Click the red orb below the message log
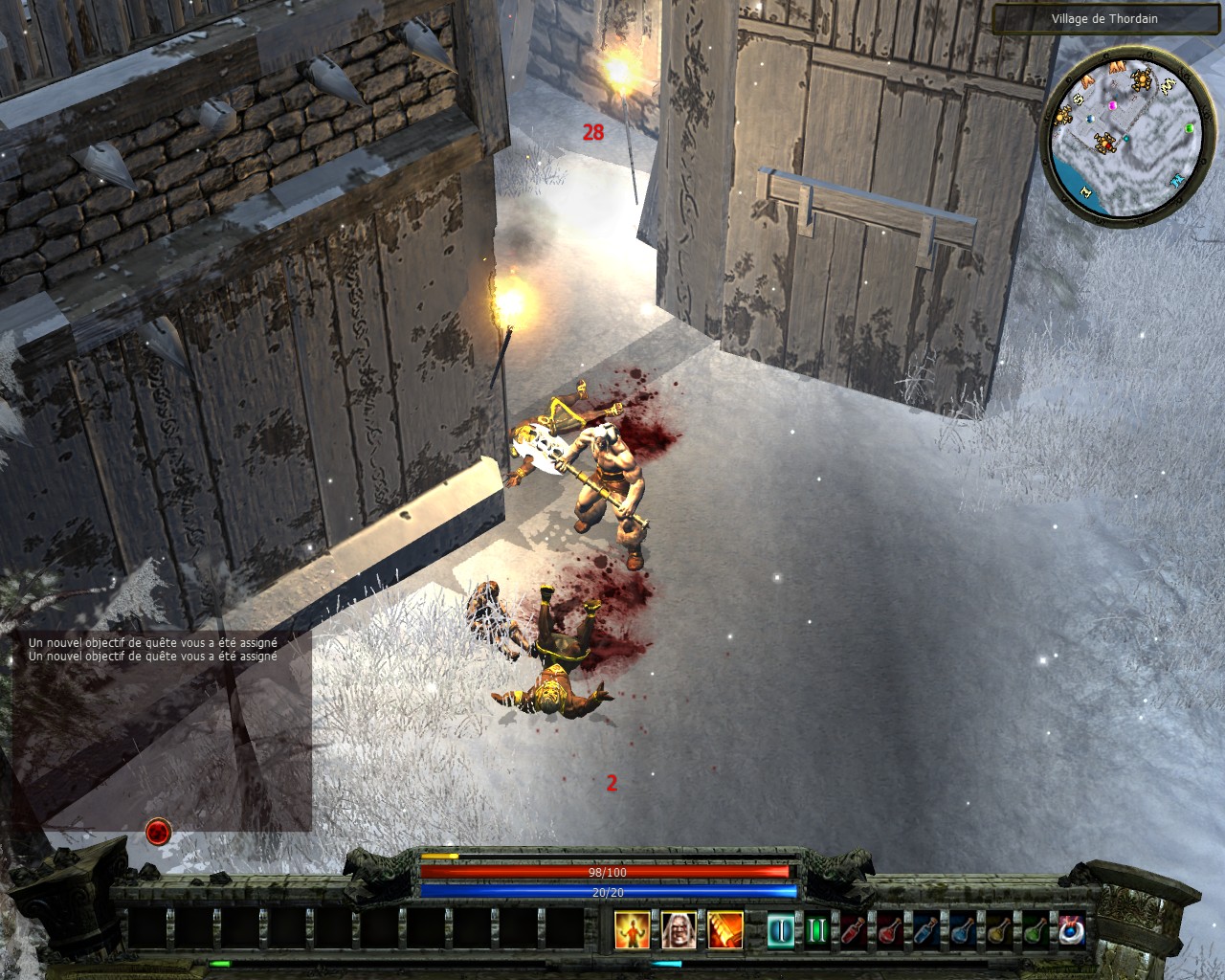 coord(158,832)
